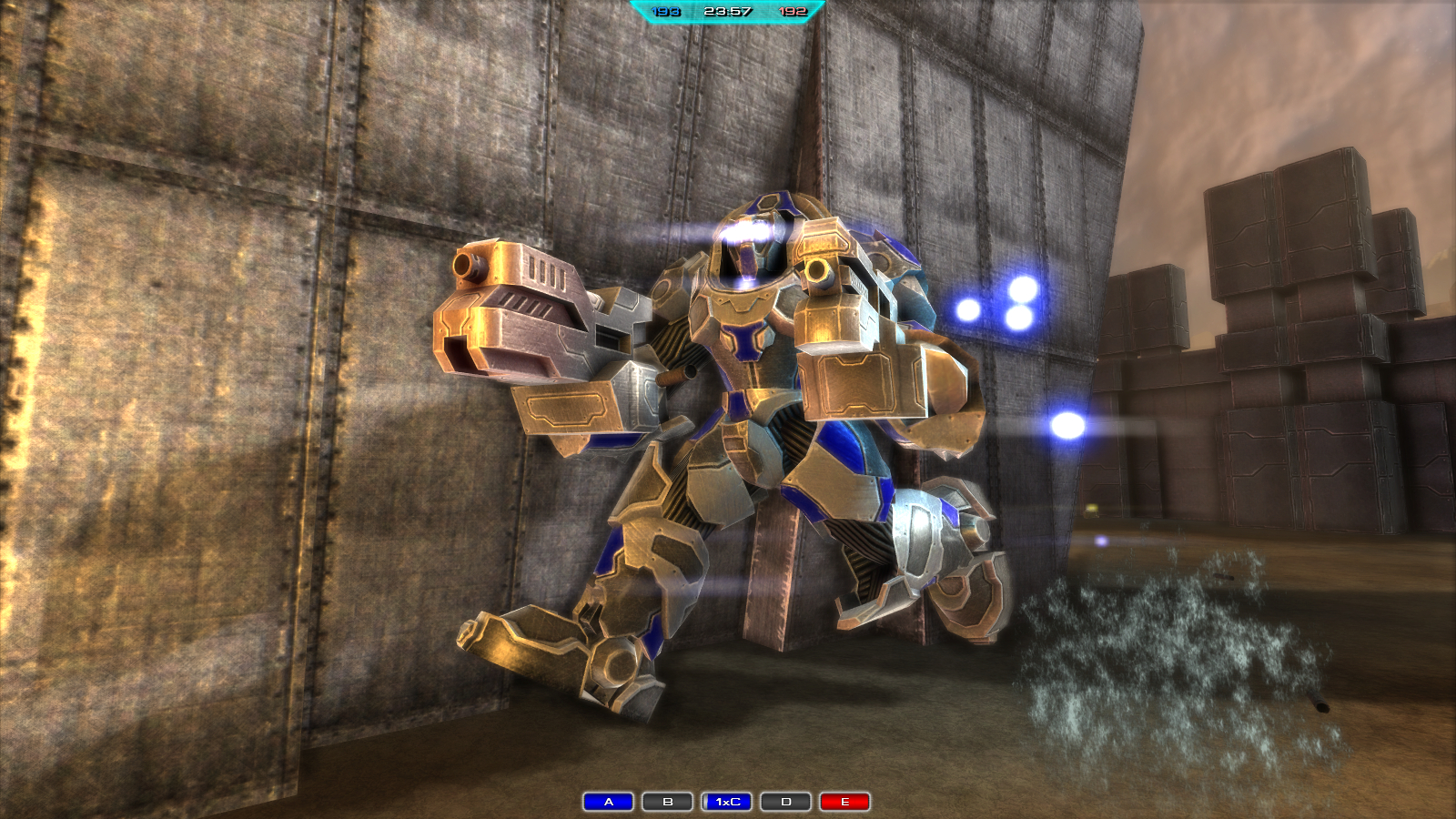Select the red E slot on the hotbar

pyautogui.click(x=844, y=803)
